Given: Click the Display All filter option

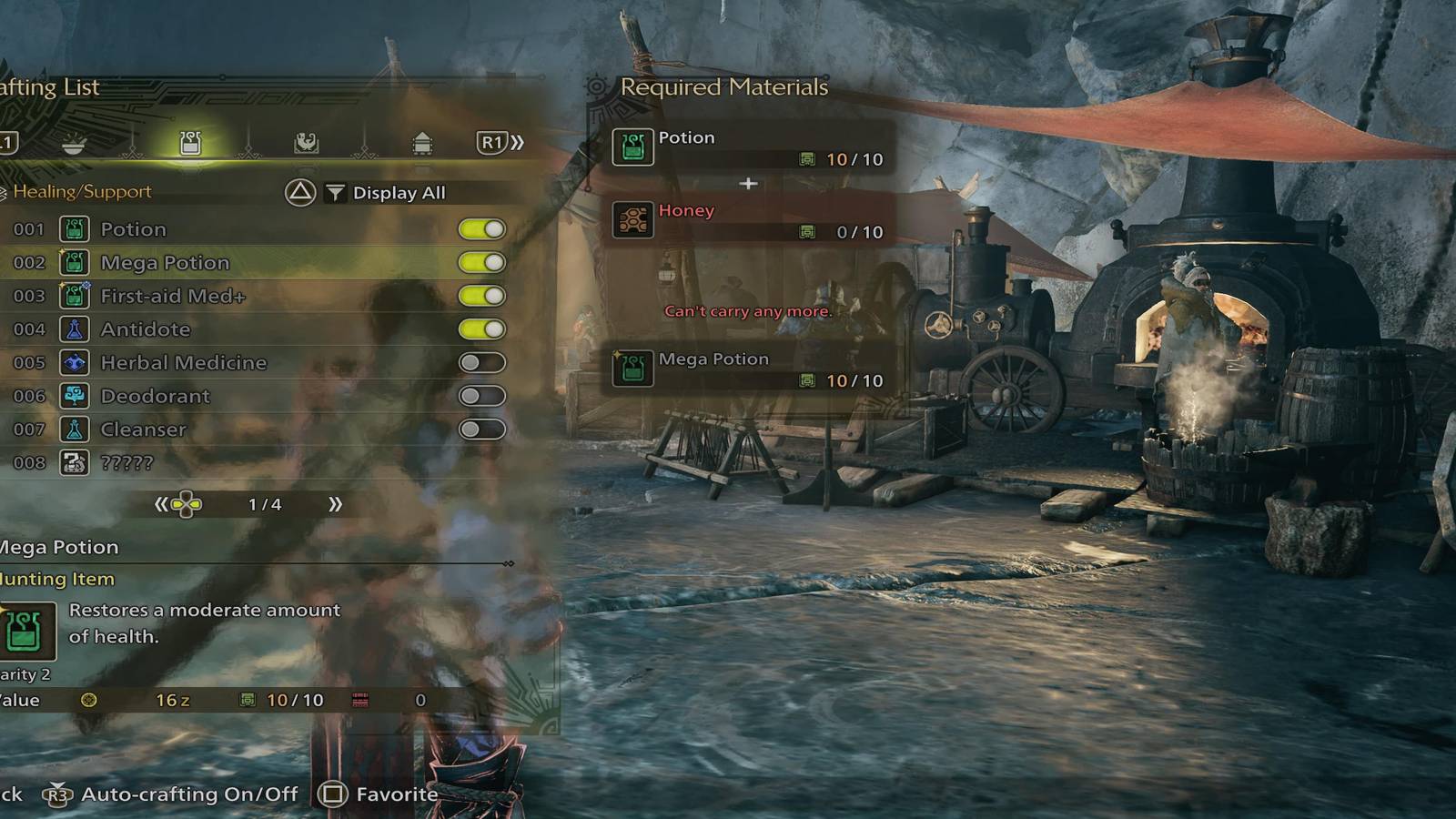Looking at the screenshot, I should pos(399,193).
